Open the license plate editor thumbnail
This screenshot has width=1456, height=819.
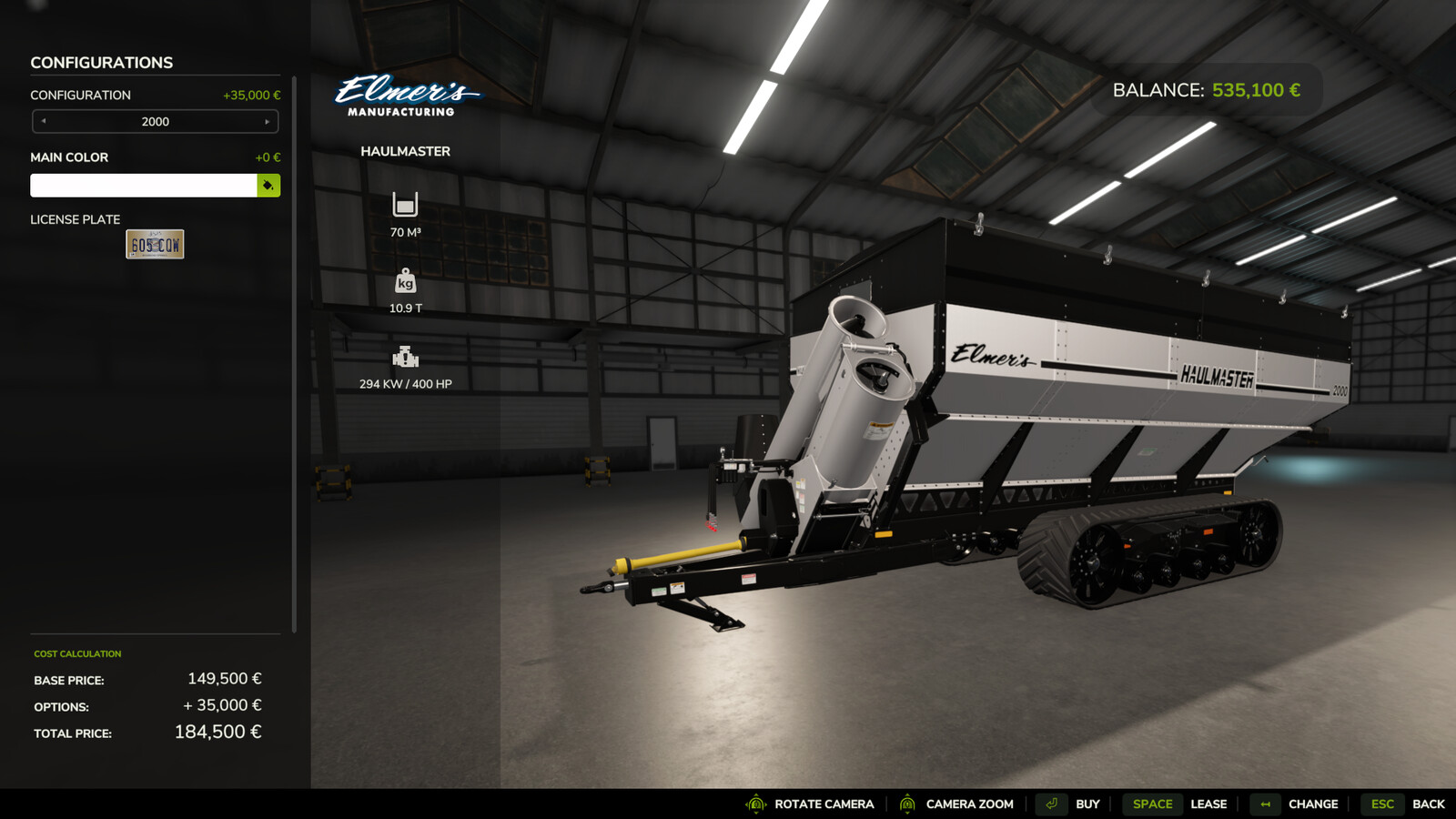click(x=155, y=244)
